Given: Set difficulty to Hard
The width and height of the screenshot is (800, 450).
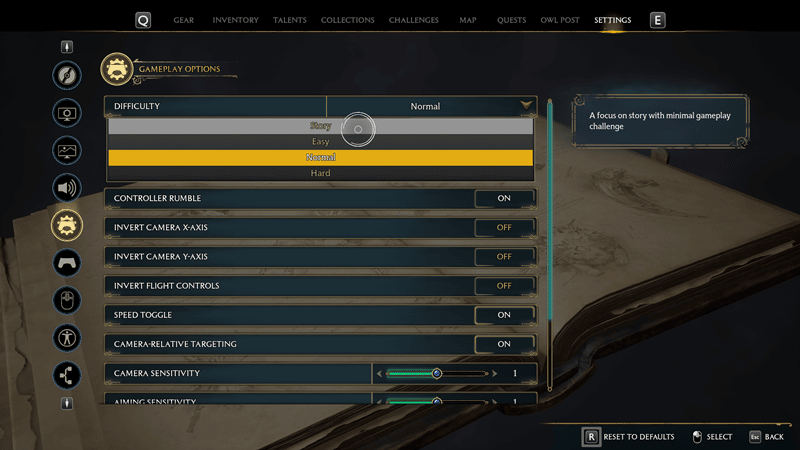Looking at the screenshot, I should point(320,173).
